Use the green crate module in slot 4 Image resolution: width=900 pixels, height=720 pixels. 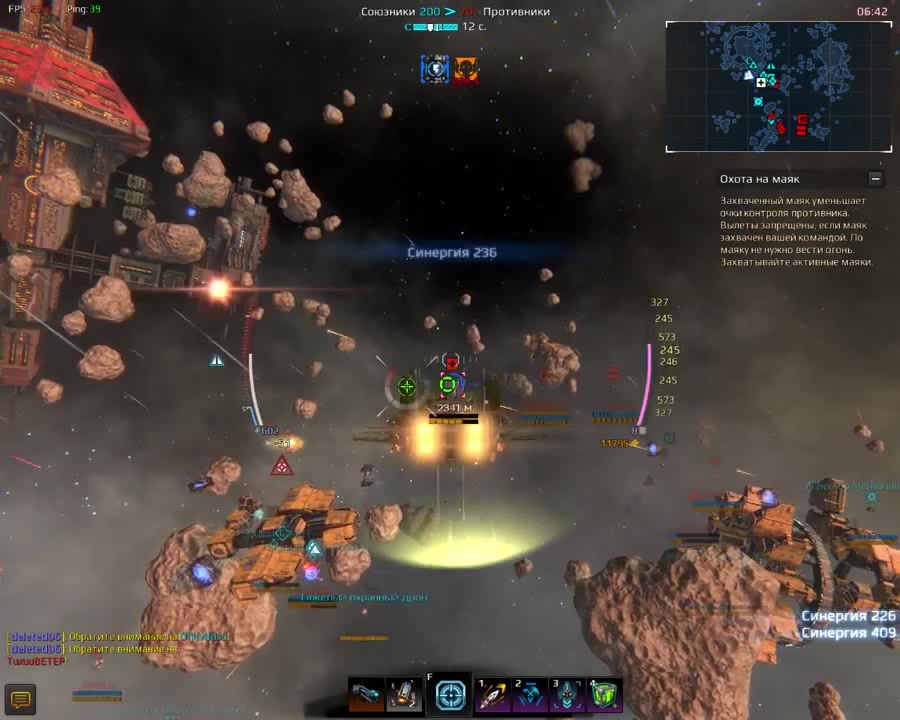[605, 695]
